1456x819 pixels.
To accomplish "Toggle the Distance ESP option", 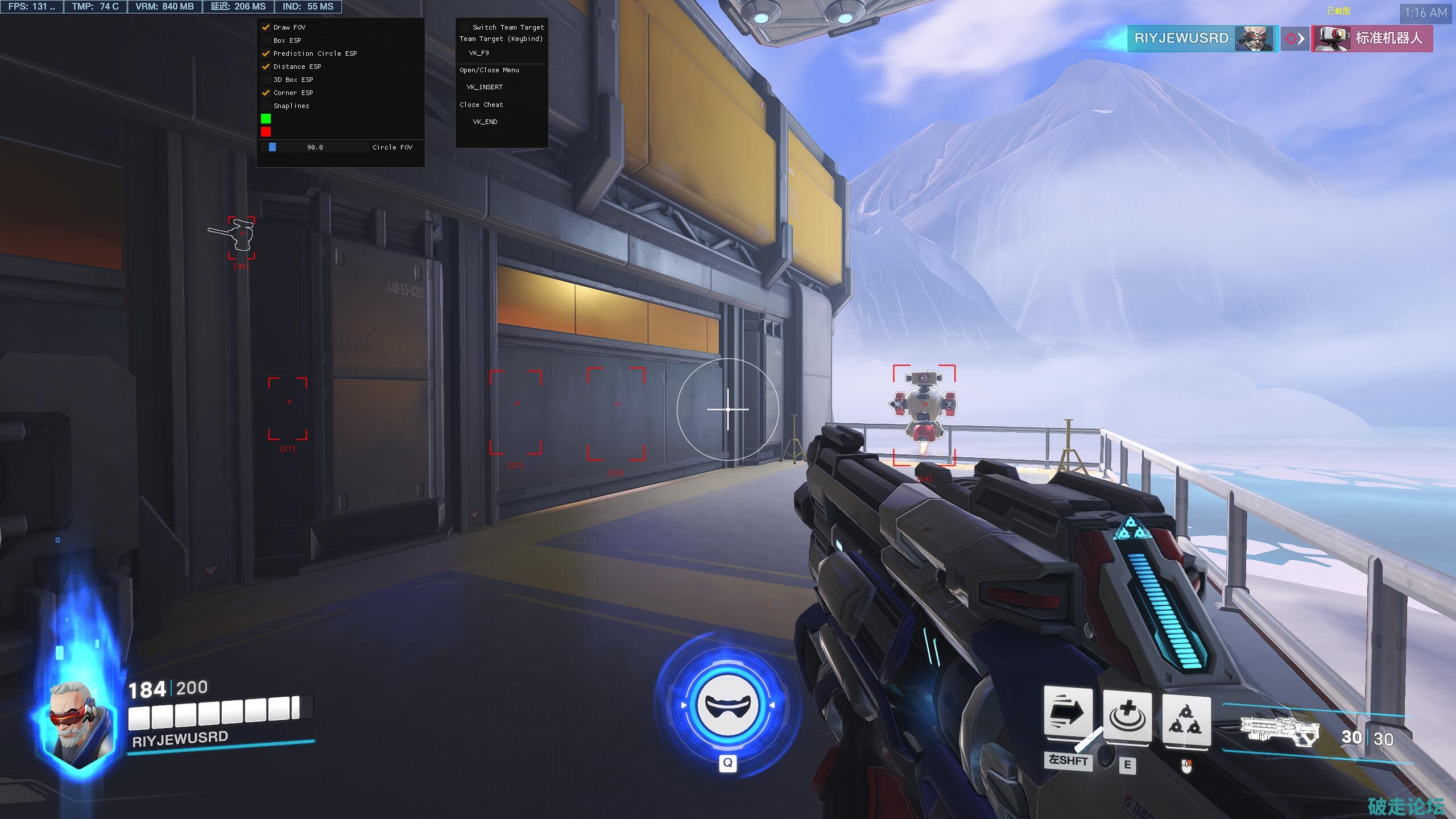I will coord(266,67).
